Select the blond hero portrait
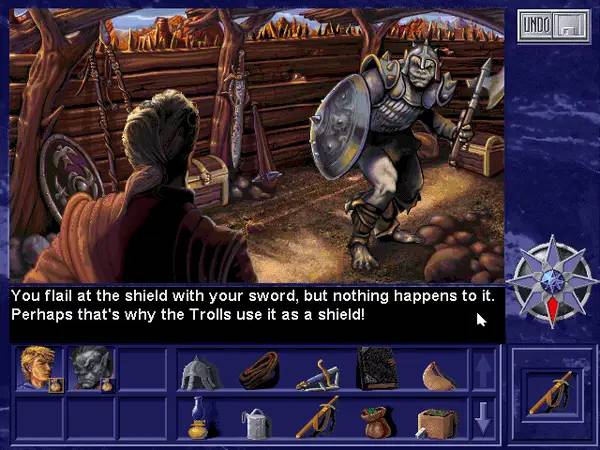Screen dimensions: 600x450 (x=40, y=368)
